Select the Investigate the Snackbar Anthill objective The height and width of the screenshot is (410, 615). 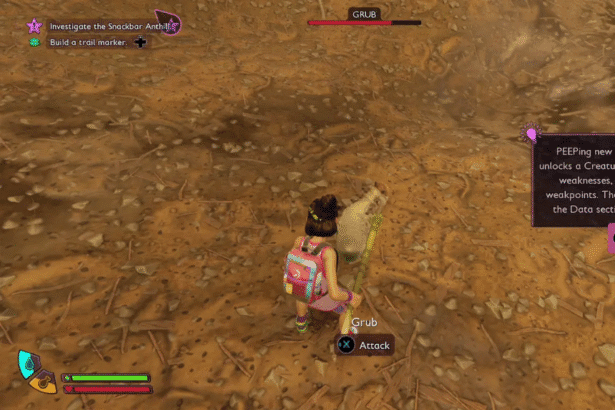[x=100, y=26]
